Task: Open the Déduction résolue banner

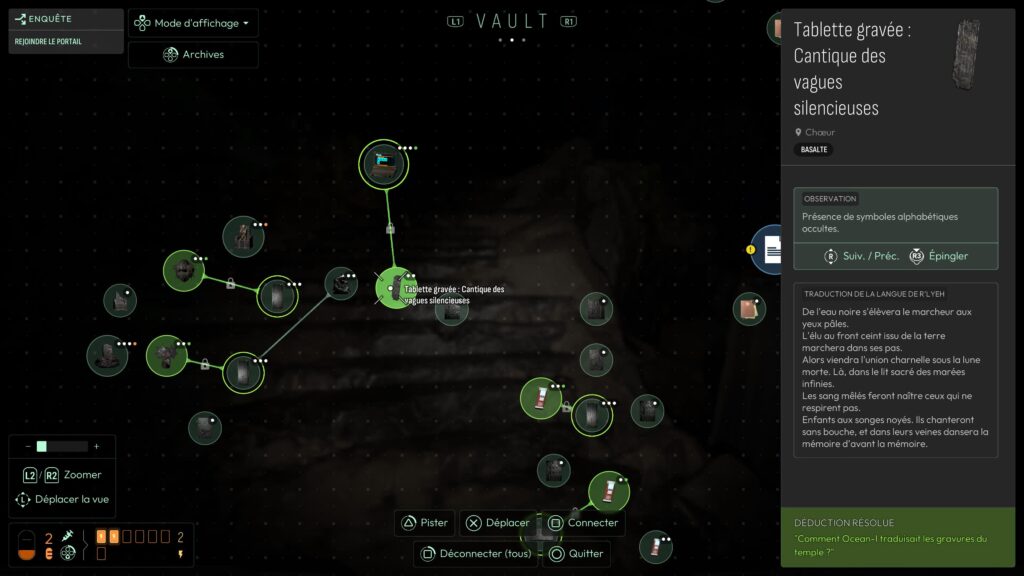Action: point(897,537)
